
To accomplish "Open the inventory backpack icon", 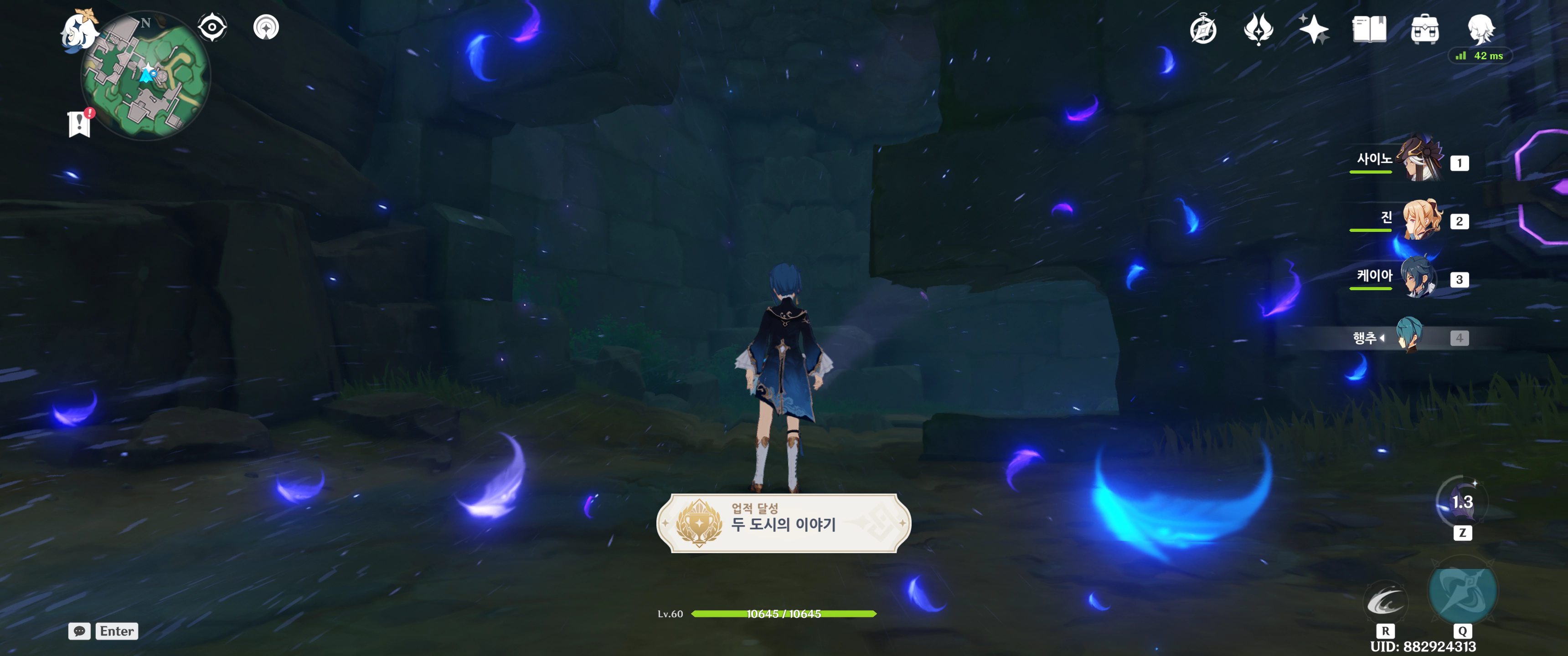I will point(1424,29).
